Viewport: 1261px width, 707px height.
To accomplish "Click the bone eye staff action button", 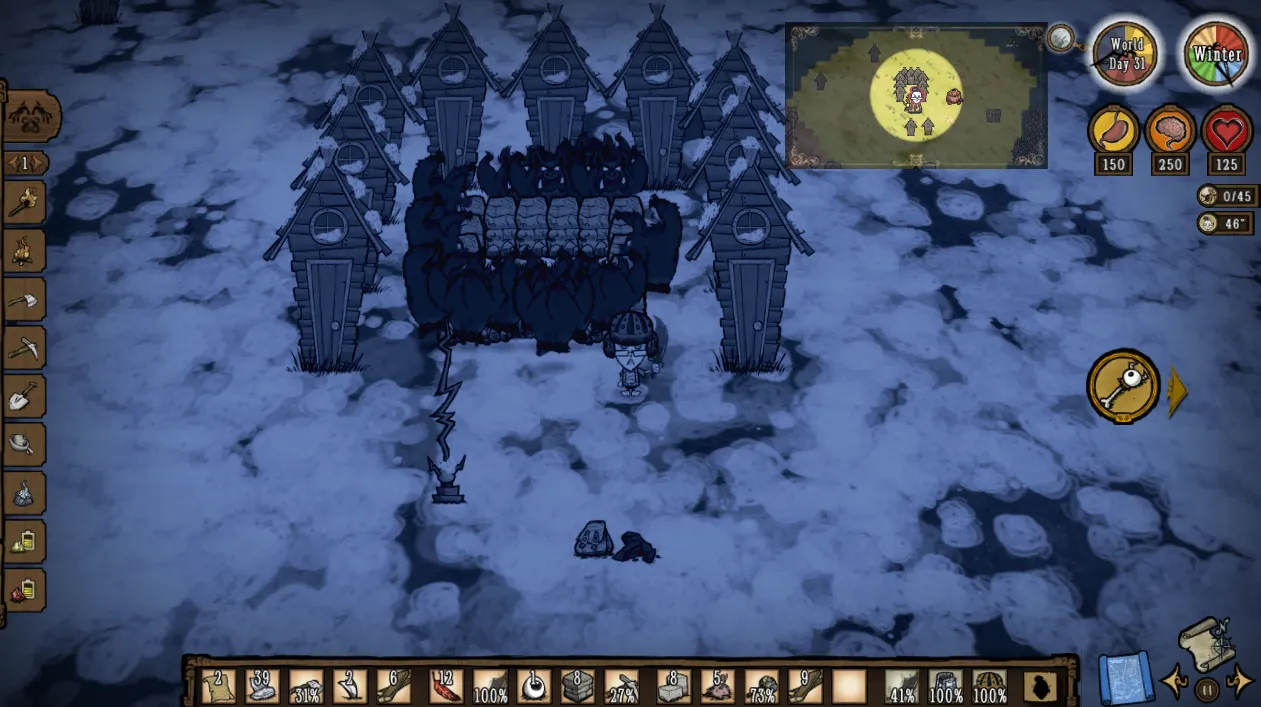I will (x=1123, y=385).
